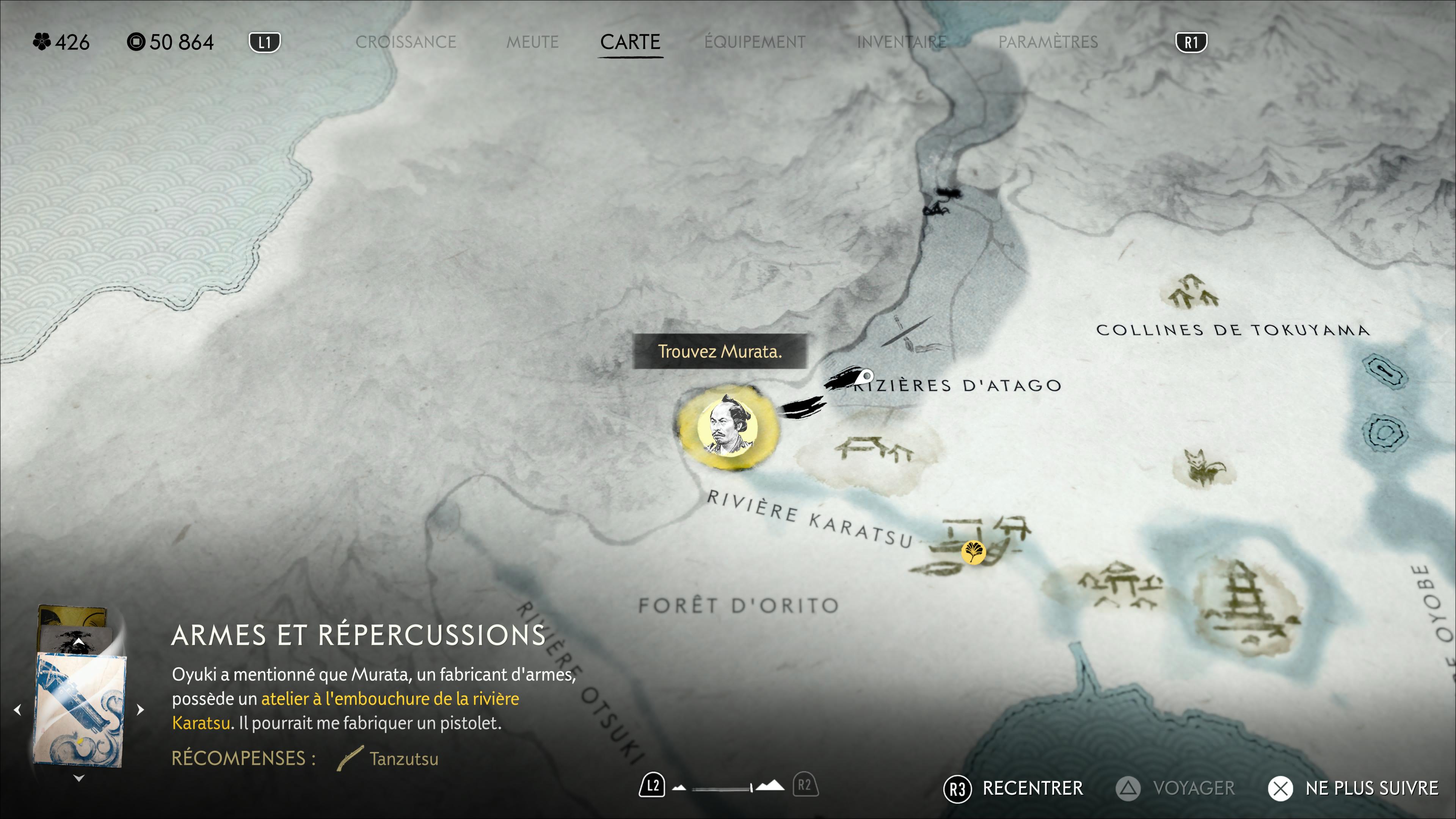This screenshot has height=819, width=1456.
Task: Cycle the quest card stack downward
Action: click(79, 778)
